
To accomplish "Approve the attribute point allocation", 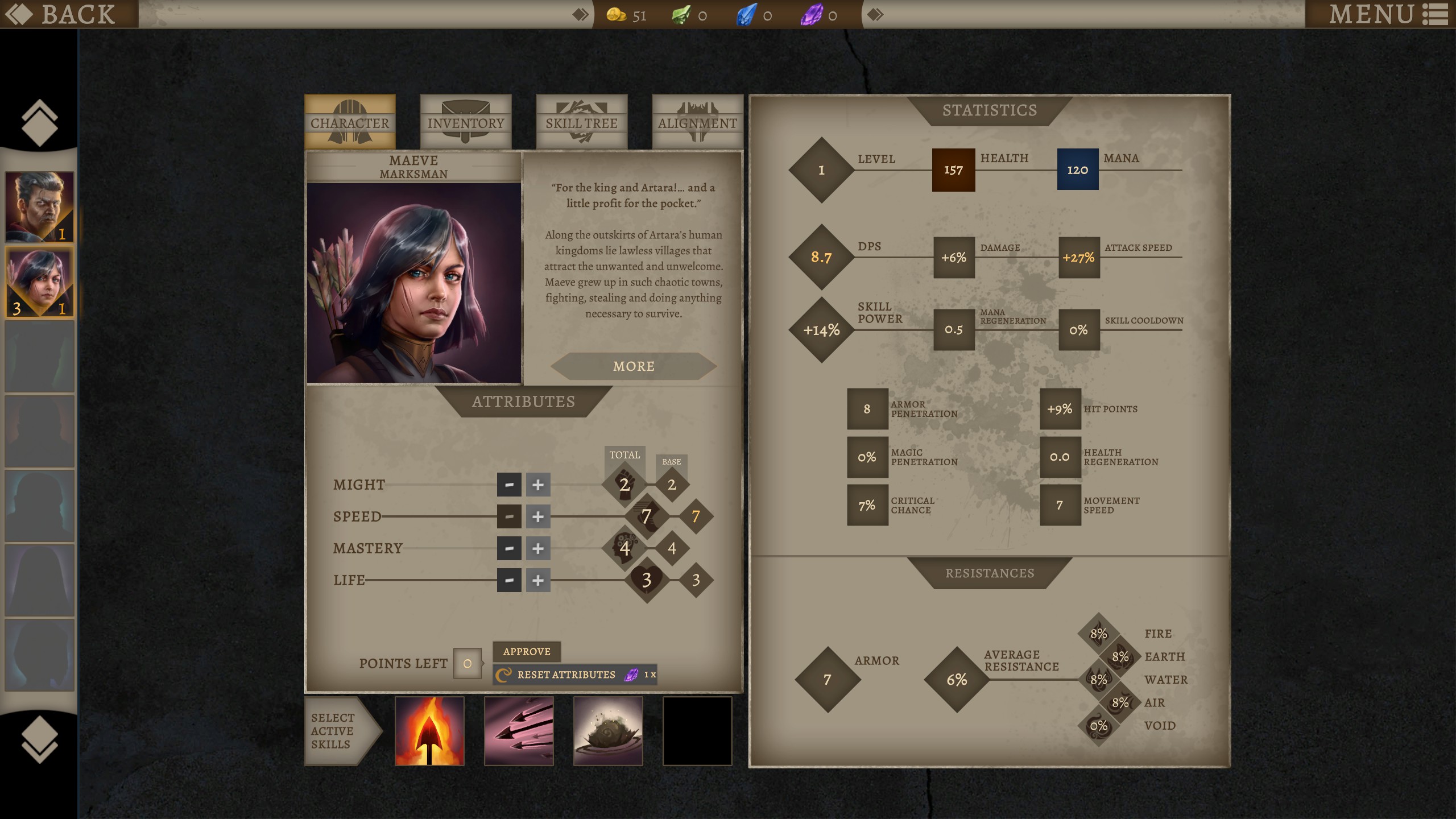I will (x=527, y=651).
